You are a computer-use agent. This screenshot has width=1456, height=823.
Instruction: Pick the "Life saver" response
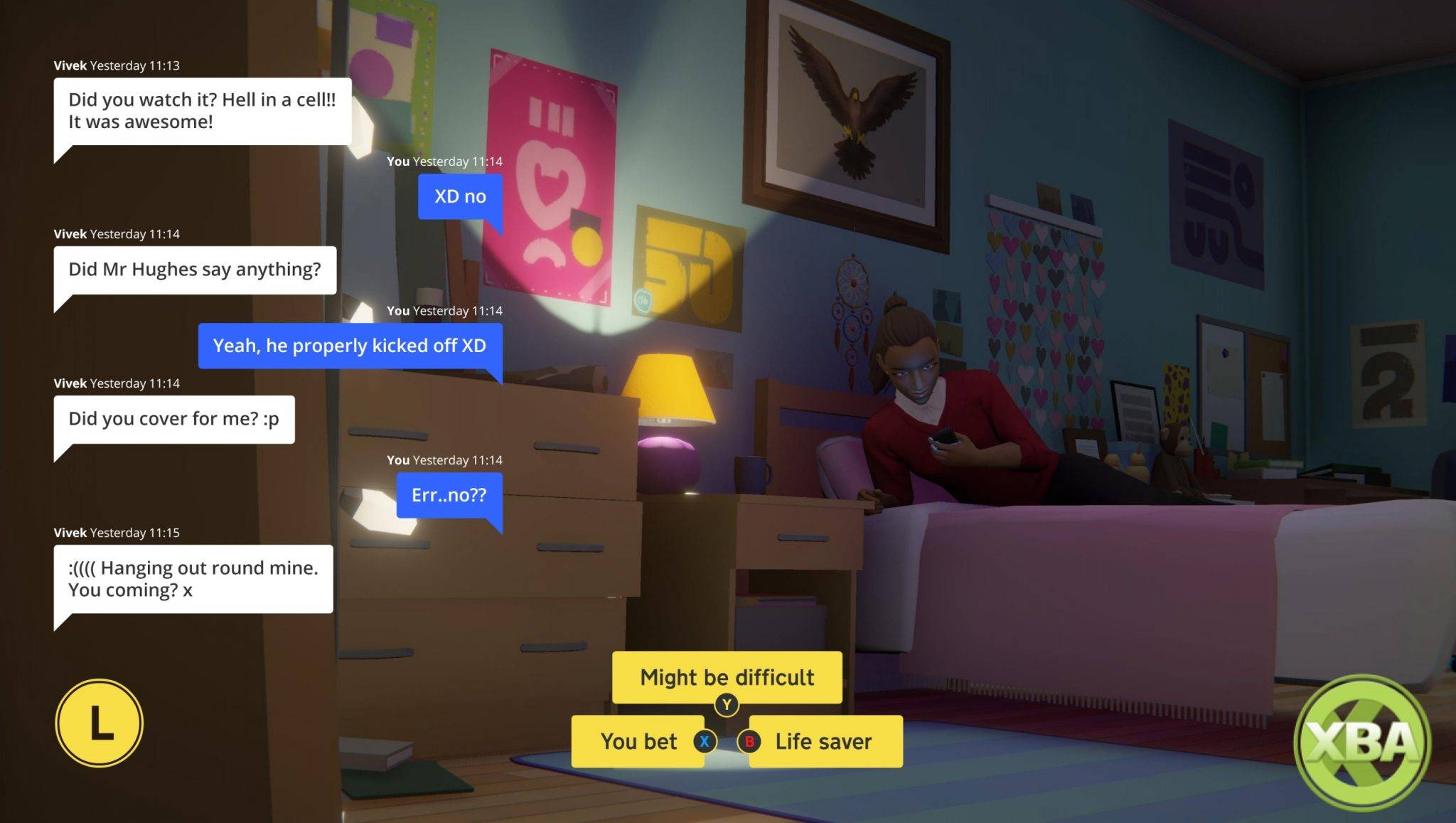coord(823,741)
